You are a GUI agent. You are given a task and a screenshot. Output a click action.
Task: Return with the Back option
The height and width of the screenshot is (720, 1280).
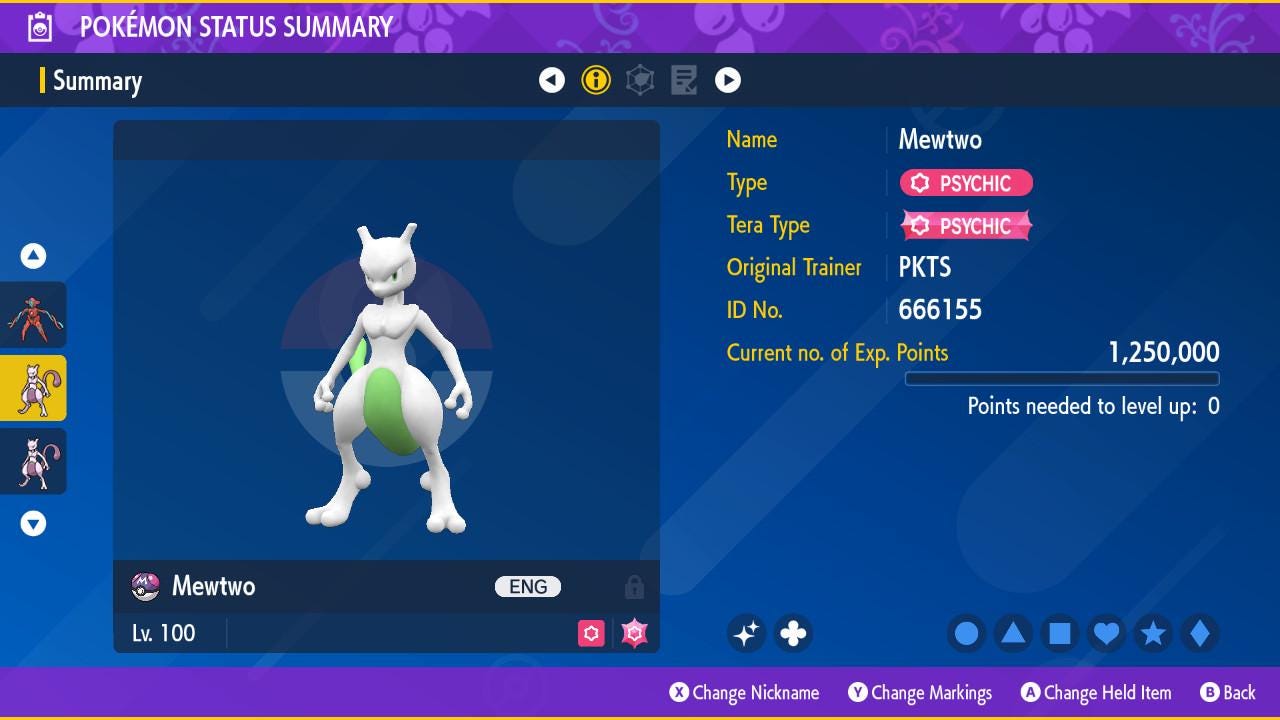pyautogui.click(x=1228, y=693)
